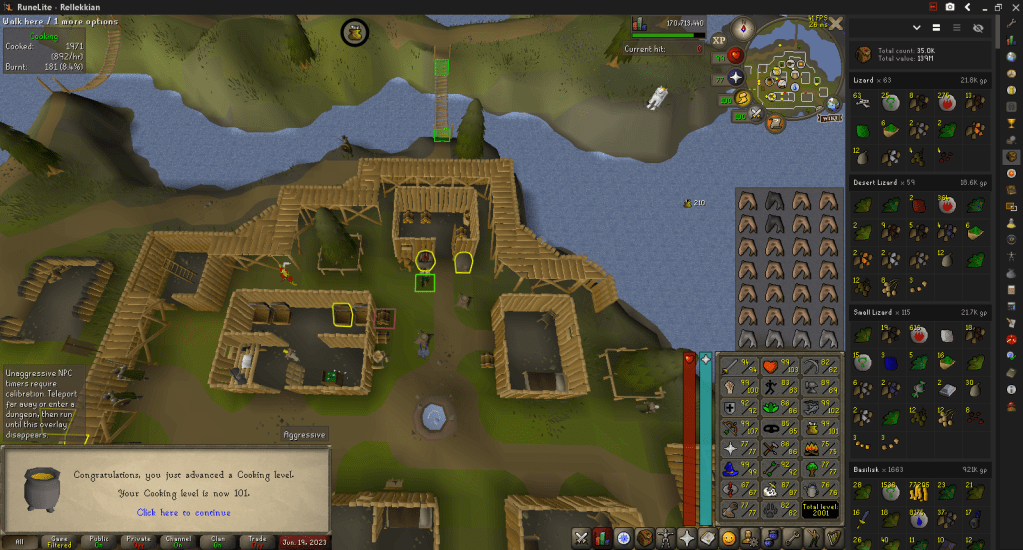Image resolution: width=1023 pixels, height=550 pixels.
Task: Click the compass above the minimap
Action: (742, 27)
